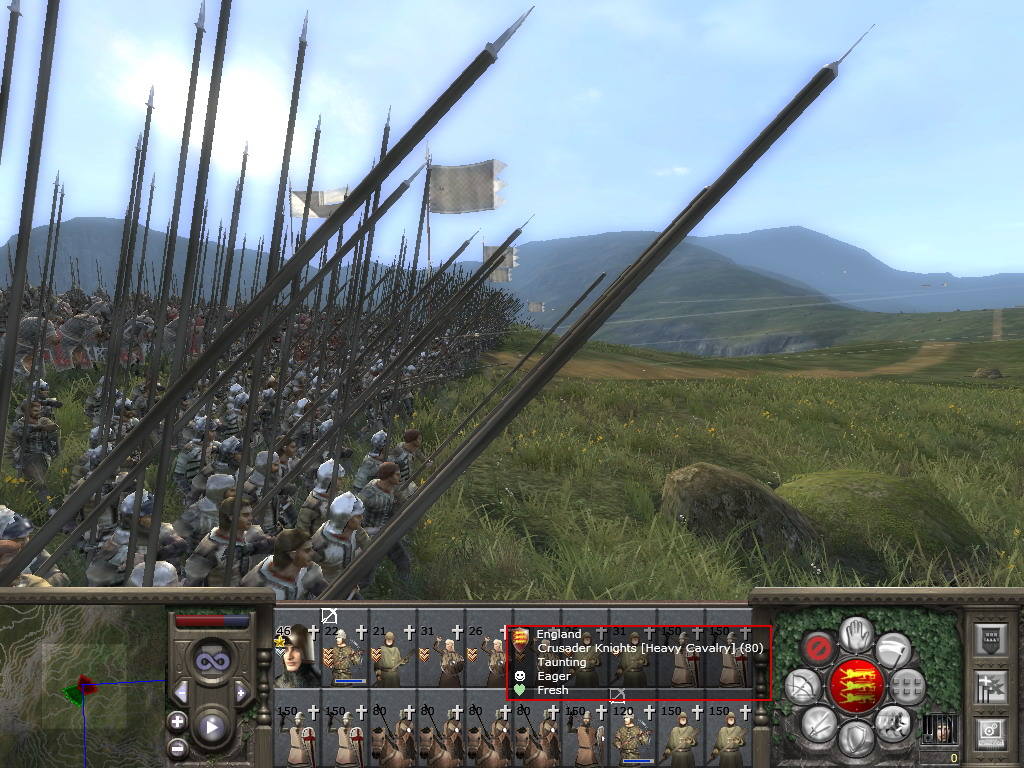Image resolution: width=1024 pixels, height=768 pixels.
Task: Click the open hand halt button
Action: click(x=856, y=634)
